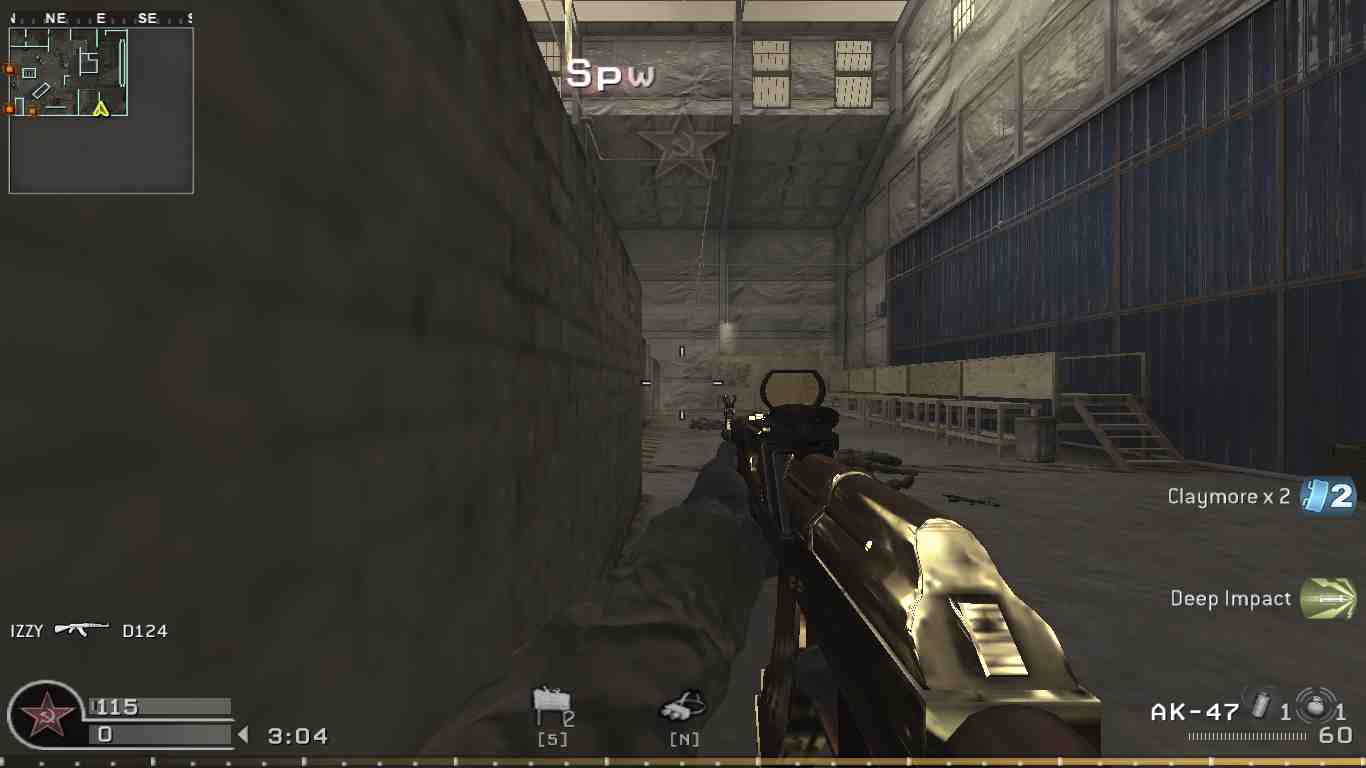1366x768 pixels.
Task: Click the victim name D124 in the killfeed
Action: tap(145, 630)
